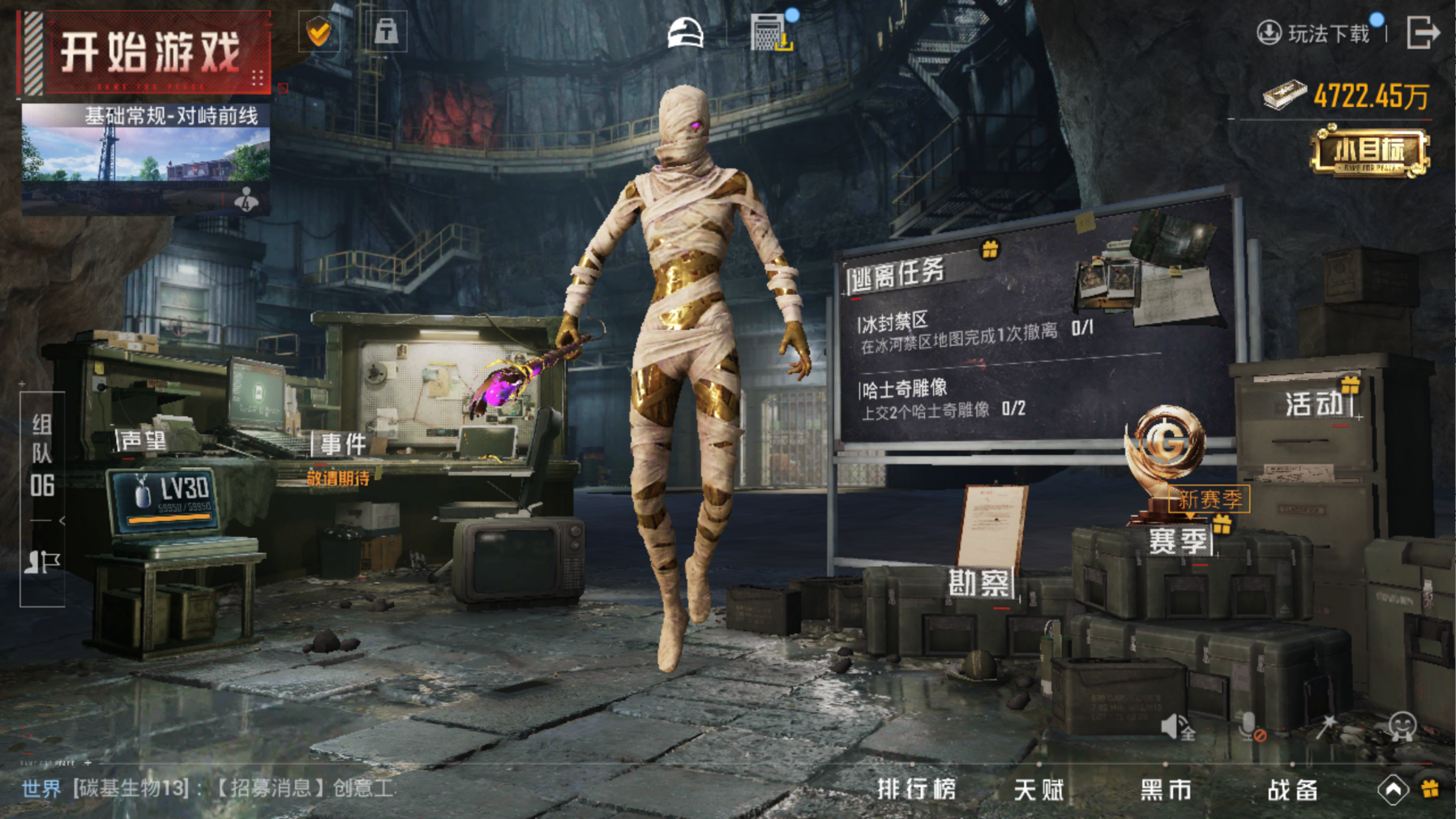The height and width of the screenshot is (819, 1456).
Task: Open the 战备 loadout screen
Action: point(1292,790)
